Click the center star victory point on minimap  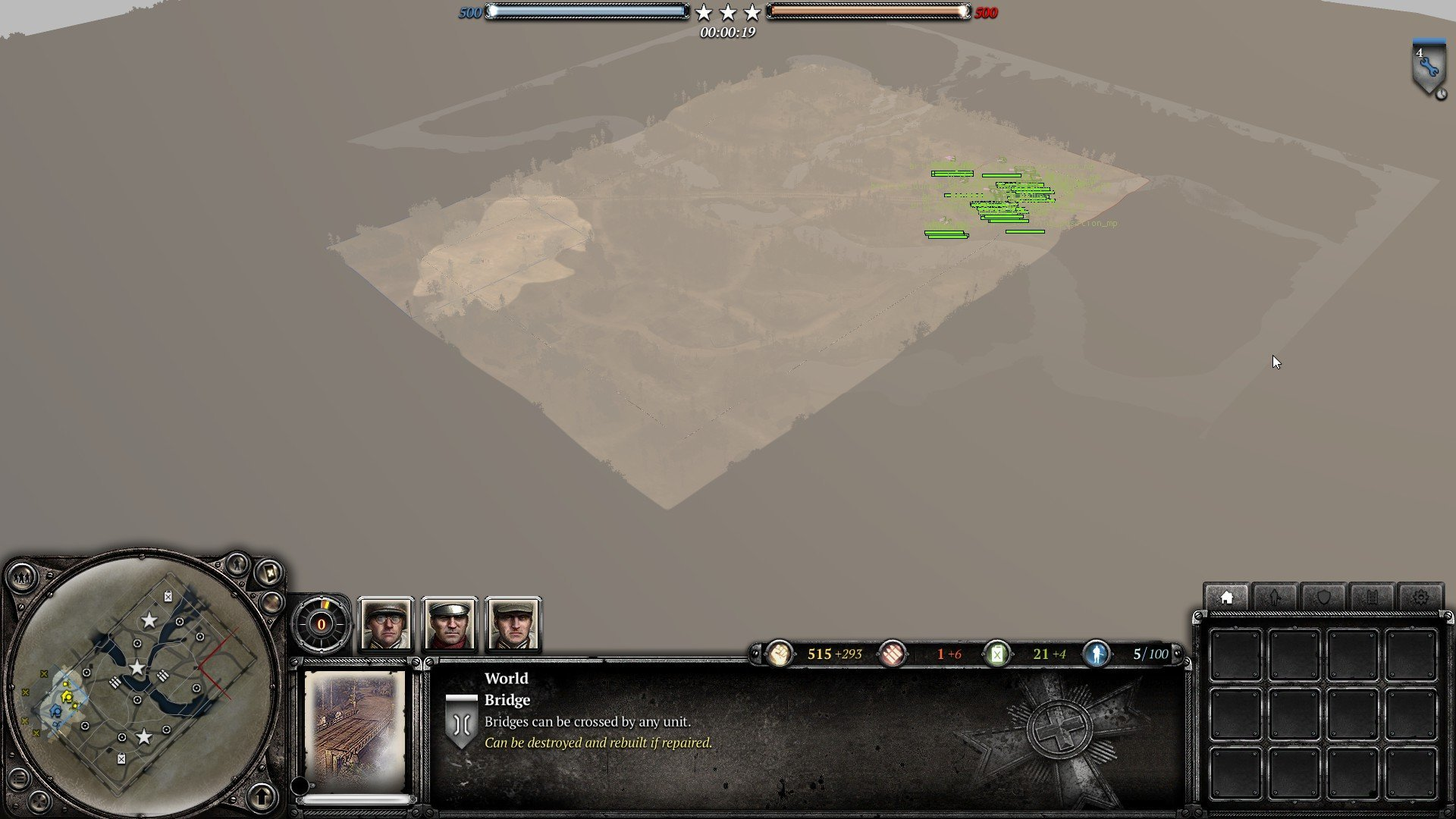[136, 668]
